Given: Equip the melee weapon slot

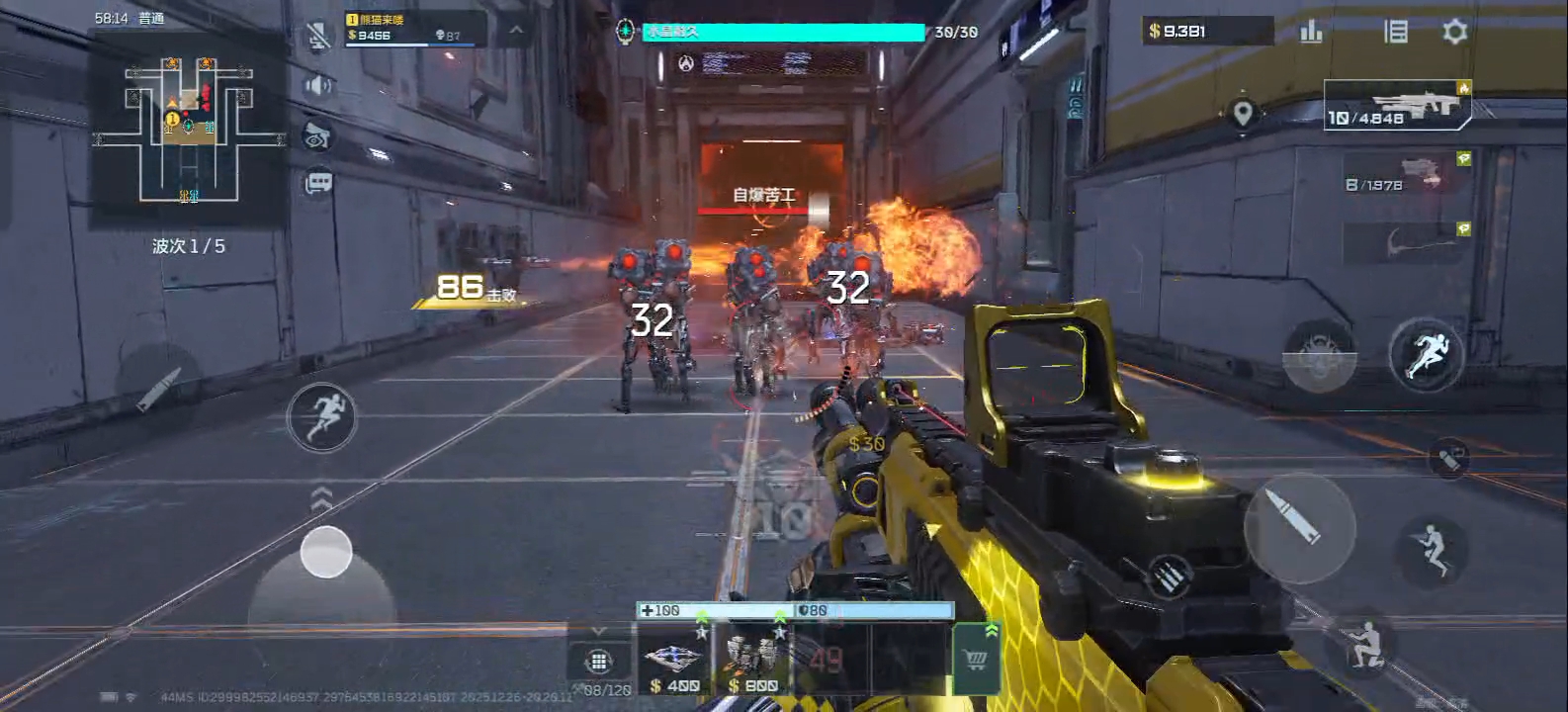Looking at the screenshot, I should [1408, 242].
